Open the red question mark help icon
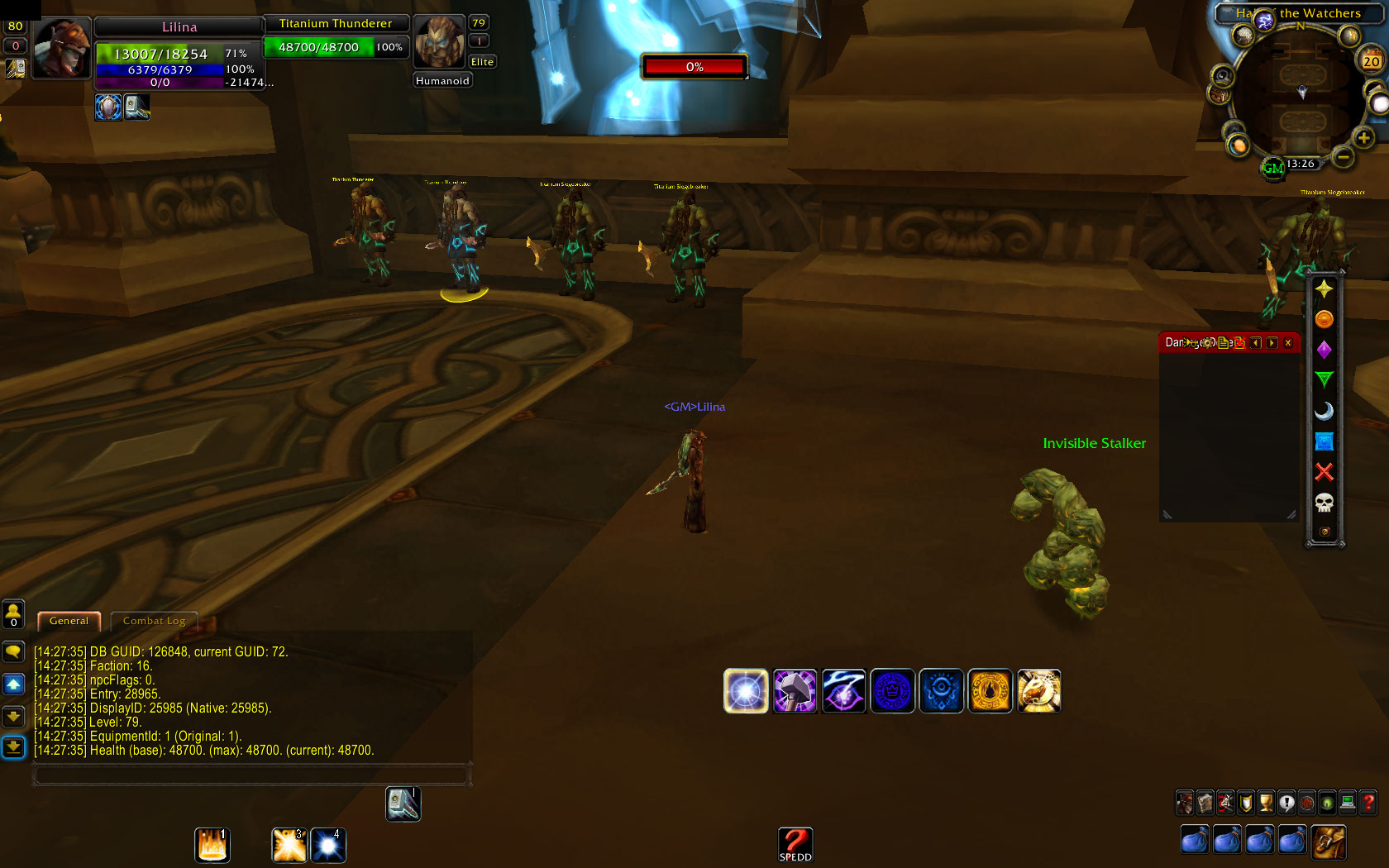The image size is (1389, 868). [1368, 803]
